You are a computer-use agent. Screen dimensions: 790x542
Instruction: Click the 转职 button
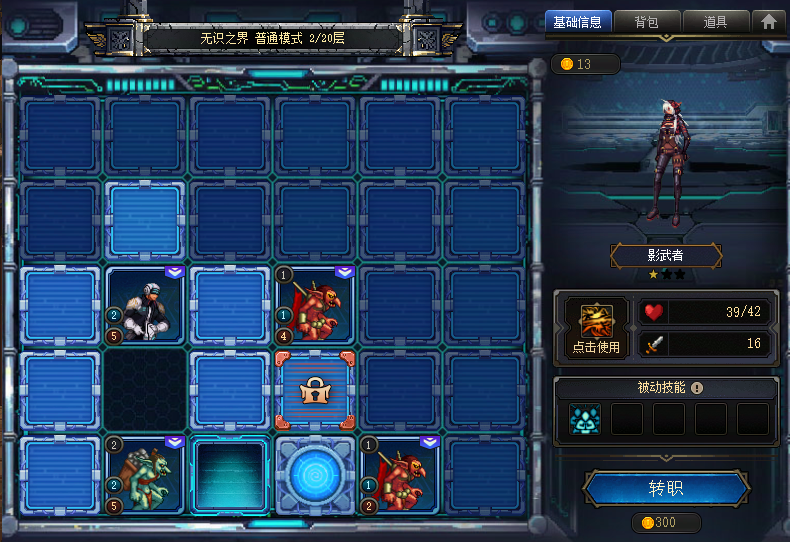[x=666, y=489]
